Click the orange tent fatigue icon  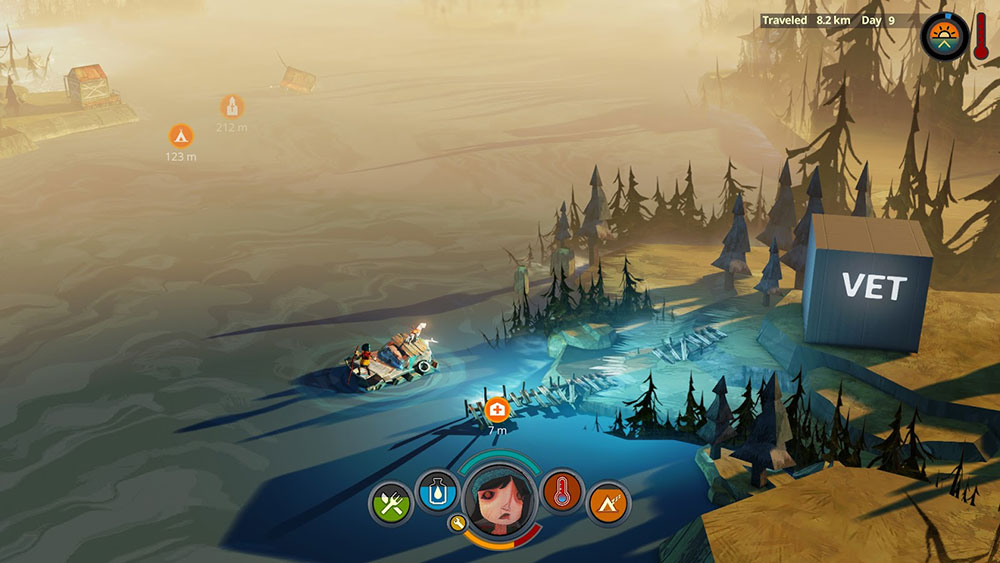coord(608,502)
